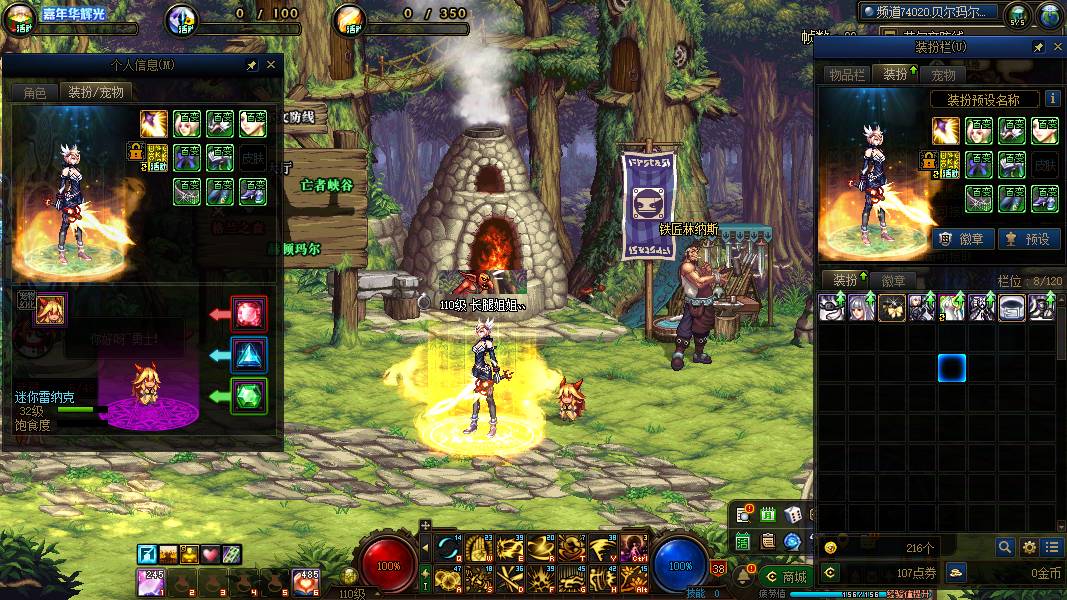Screen dimensions: 1067x600
Task: Select the mini Lenak pet portrait slot
Action: [x=51, y=310]
